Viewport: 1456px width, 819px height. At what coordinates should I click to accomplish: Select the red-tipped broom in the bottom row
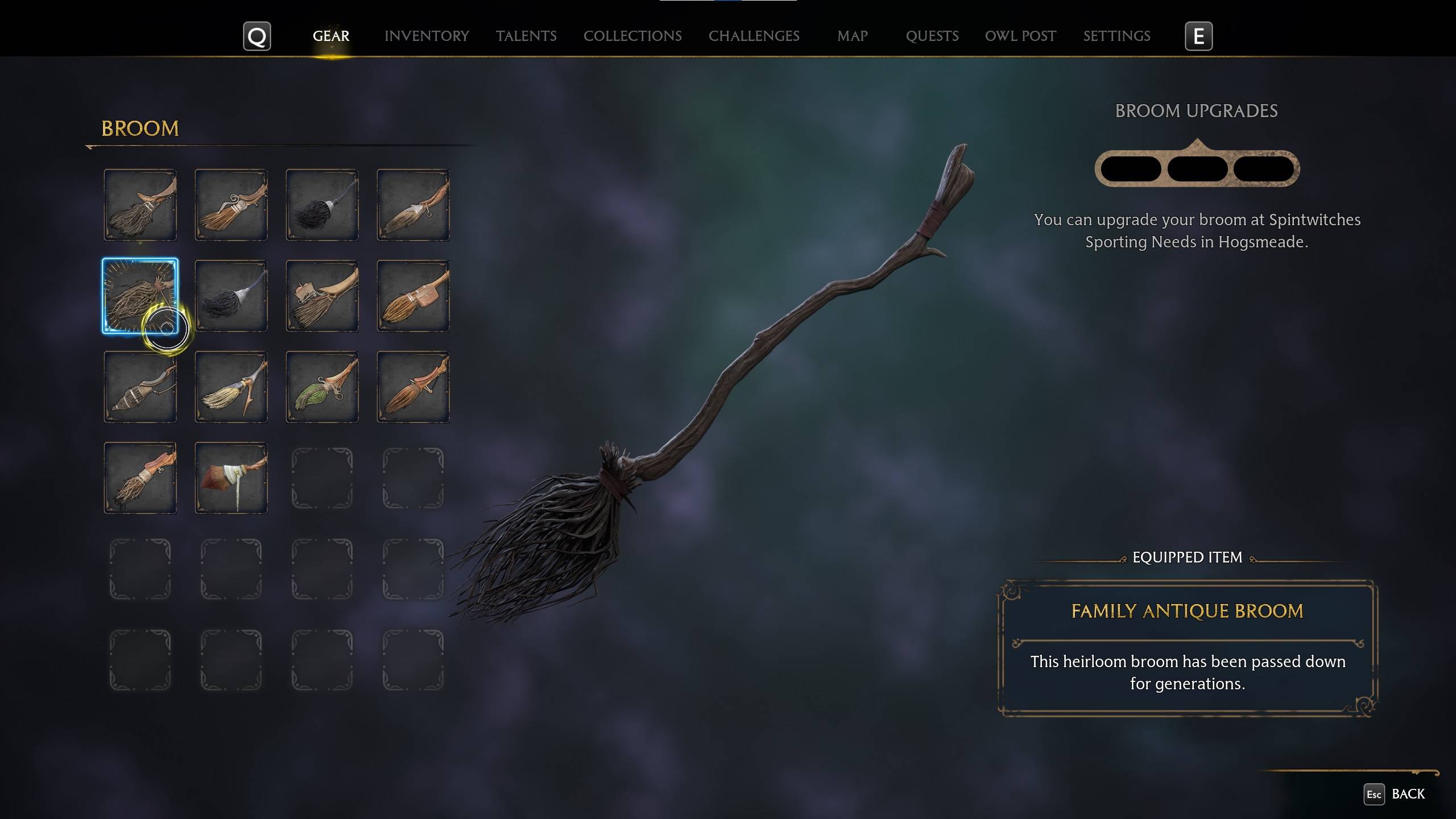pyautogui.click(x=231, y=478)
